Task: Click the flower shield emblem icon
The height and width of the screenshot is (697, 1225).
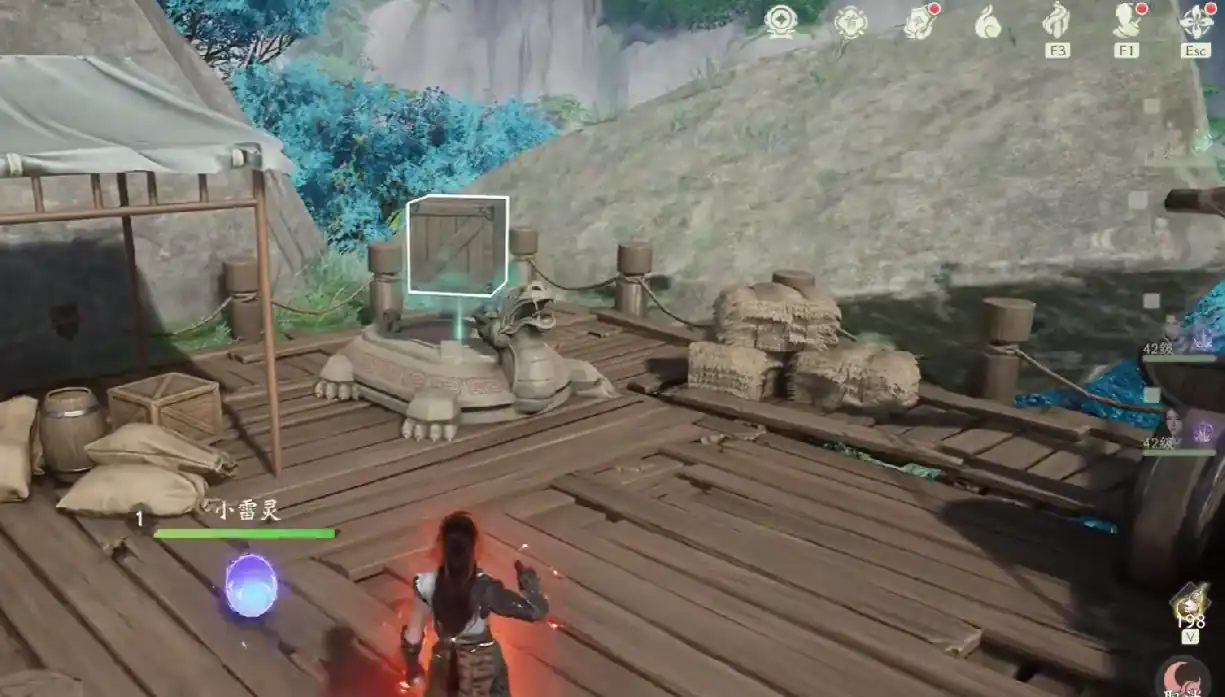Action: click(850, 22)
